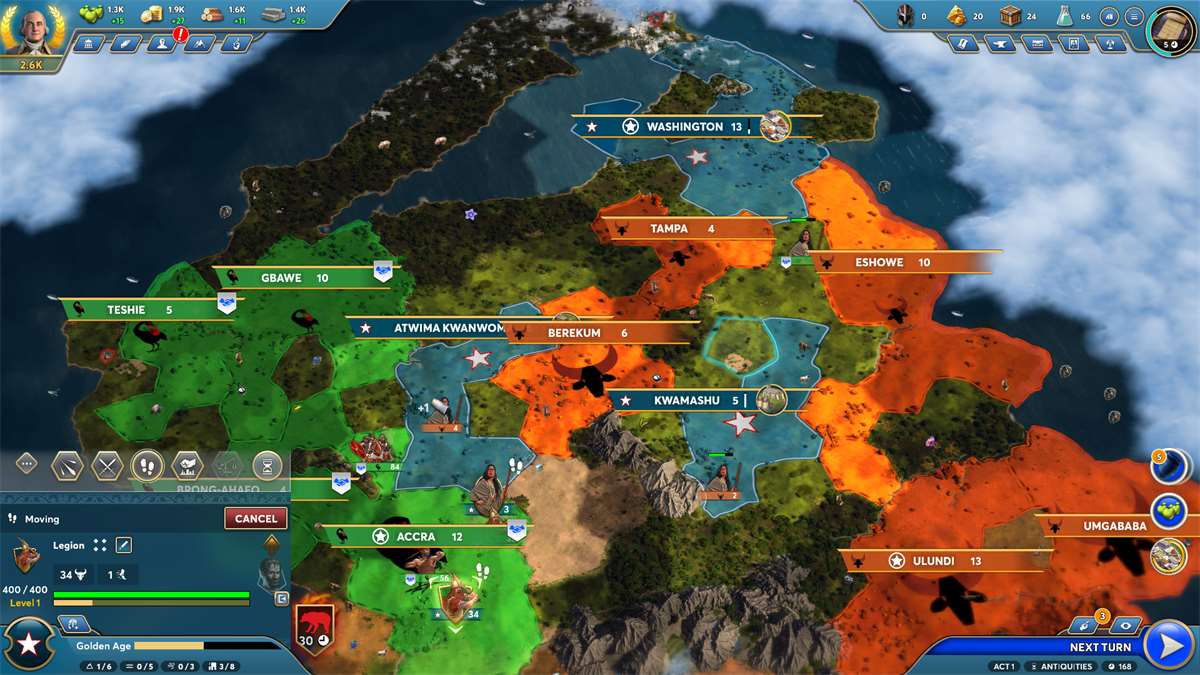Select the footprints move action

pyautogui.click(x=147, y=464)
